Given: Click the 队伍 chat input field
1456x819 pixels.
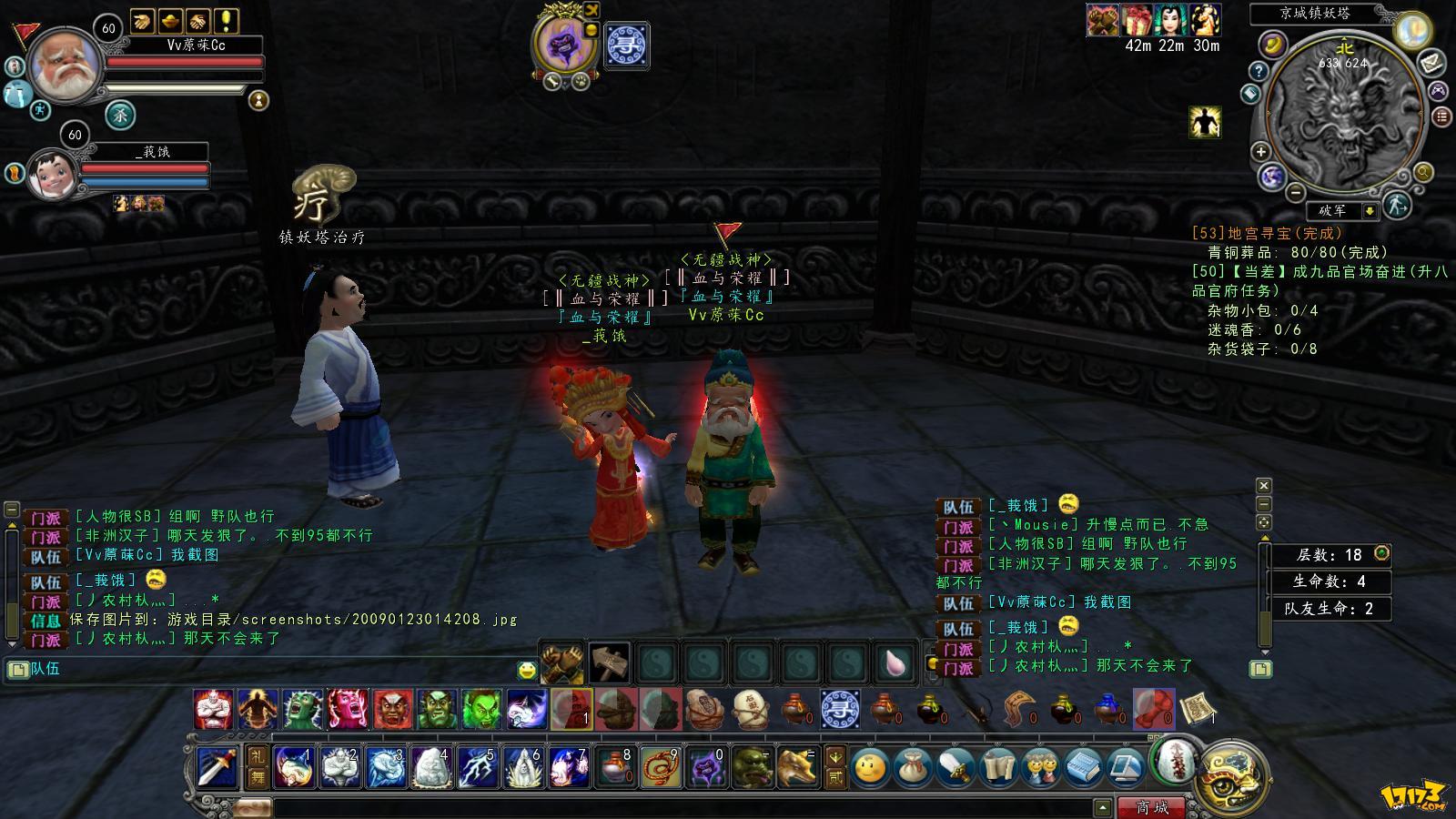Looking at the screenshot, I should click(x=273, y=670).
